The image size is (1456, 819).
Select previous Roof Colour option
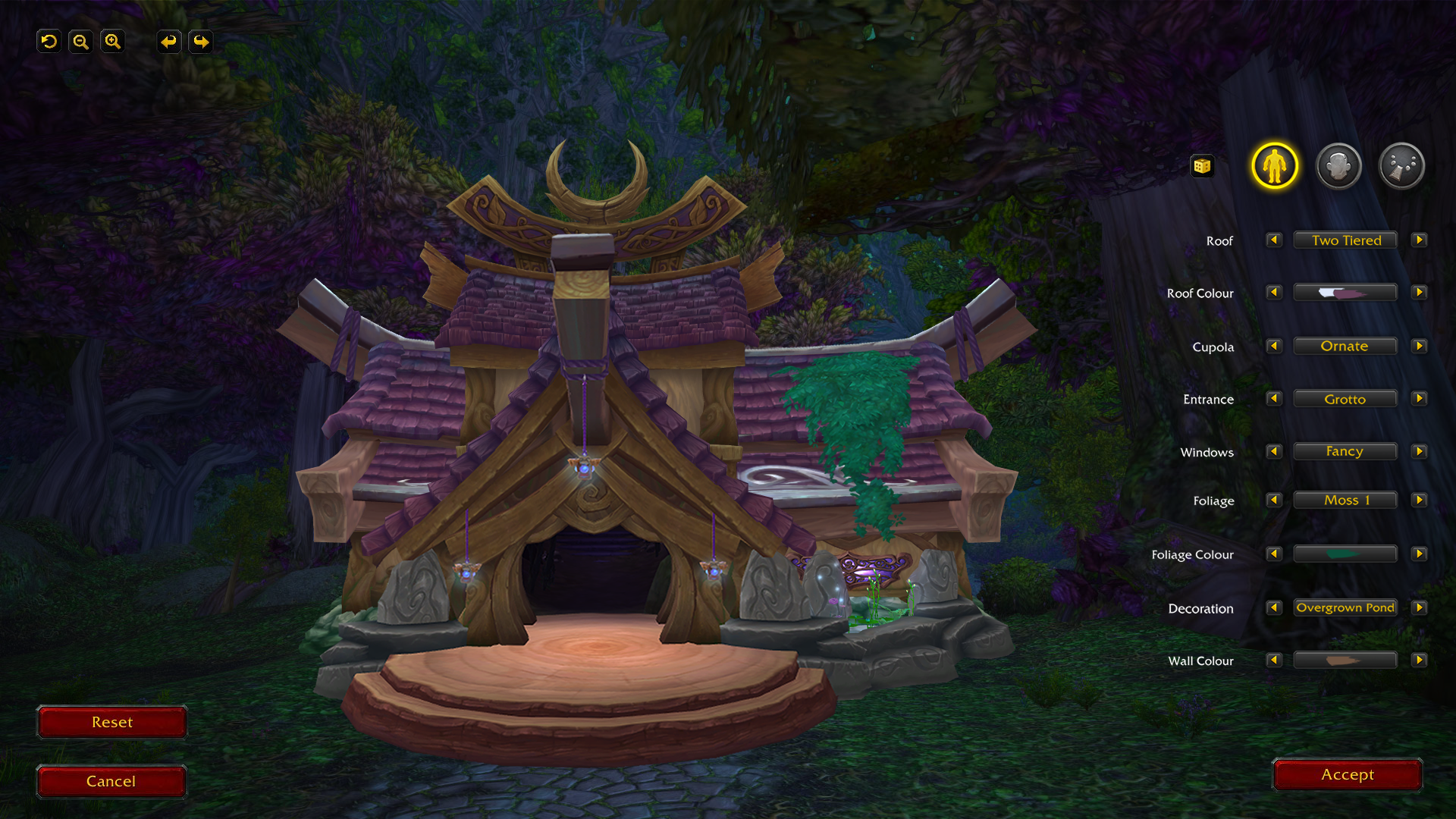tap(1274, 293)
